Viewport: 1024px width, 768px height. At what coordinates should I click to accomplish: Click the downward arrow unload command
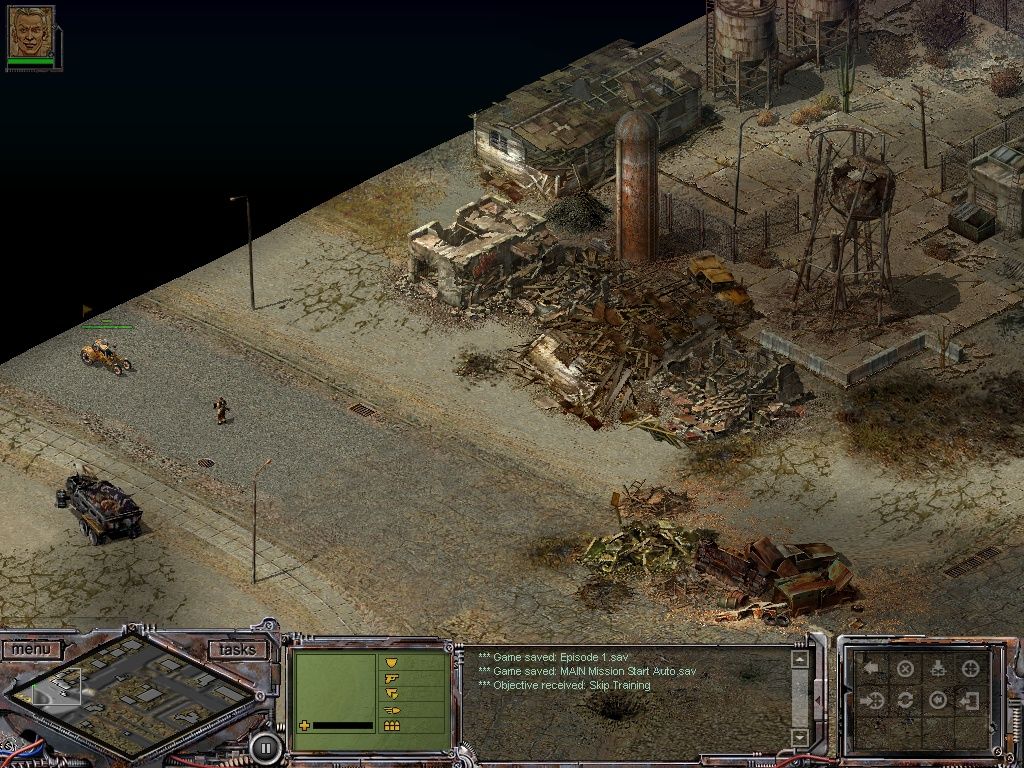[938, 668]
